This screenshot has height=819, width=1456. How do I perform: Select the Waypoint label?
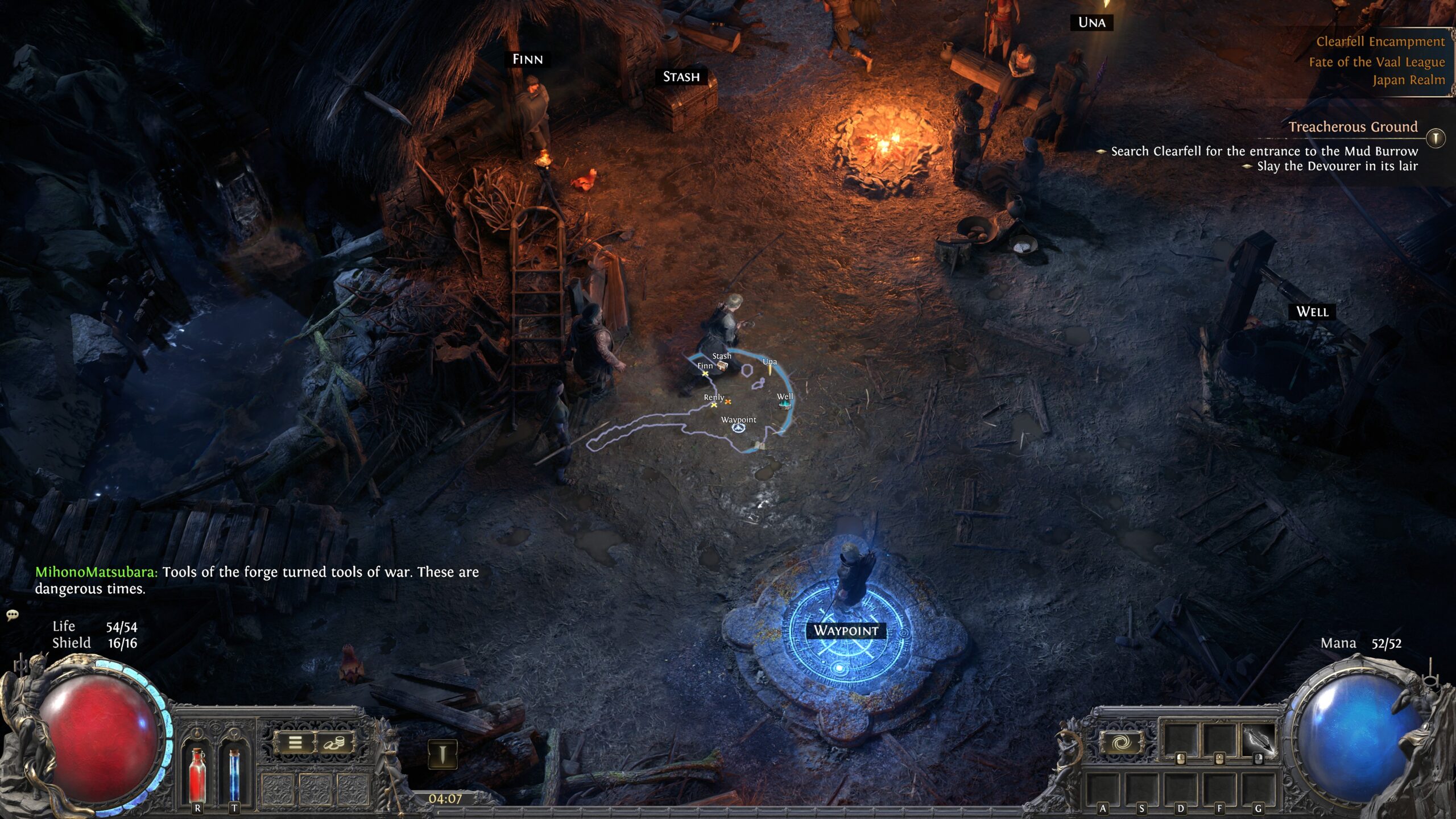(846, 630)
